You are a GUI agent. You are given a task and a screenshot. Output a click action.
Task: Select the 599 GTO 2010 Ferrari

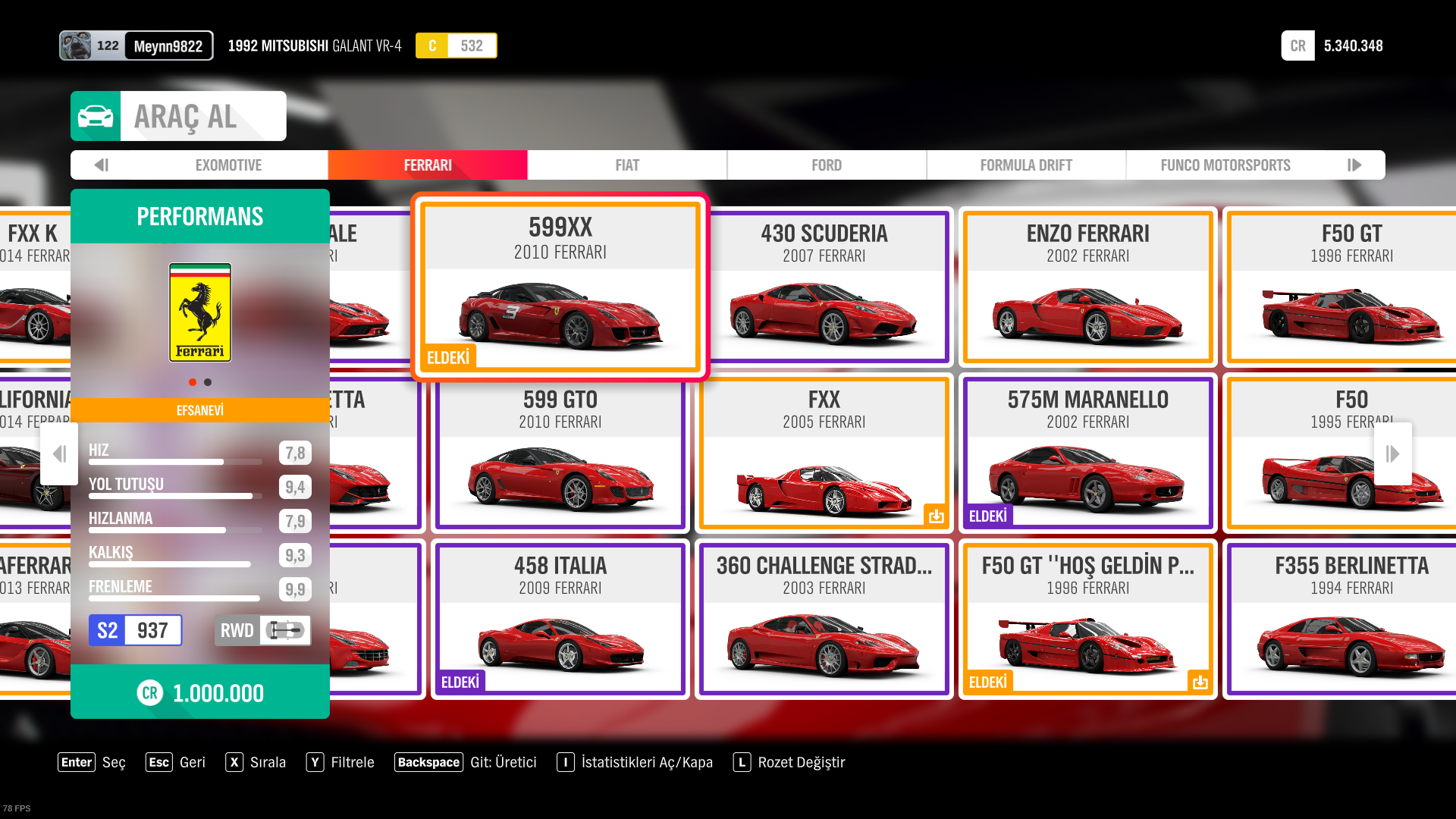point(560,453)
